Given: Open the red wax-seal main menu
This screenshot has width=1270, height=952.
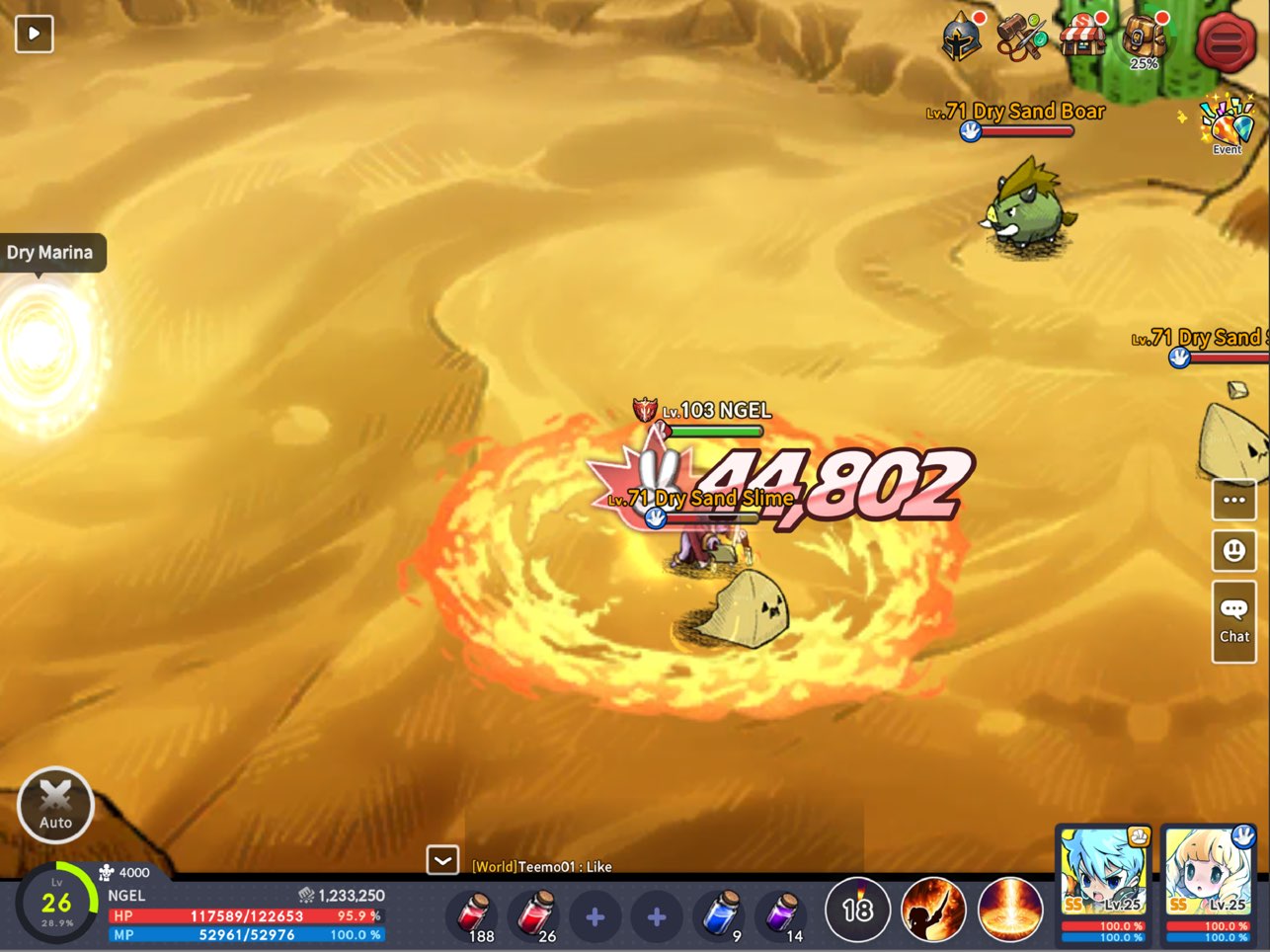Looking at the screenshot, I should (x=1225, y=41).
